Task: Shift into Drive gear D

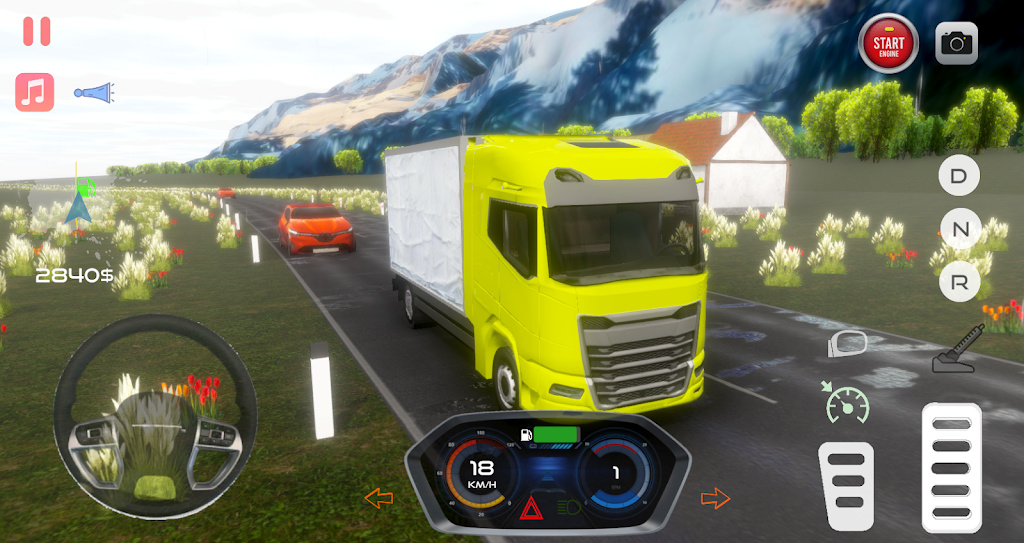Action: 959,176
